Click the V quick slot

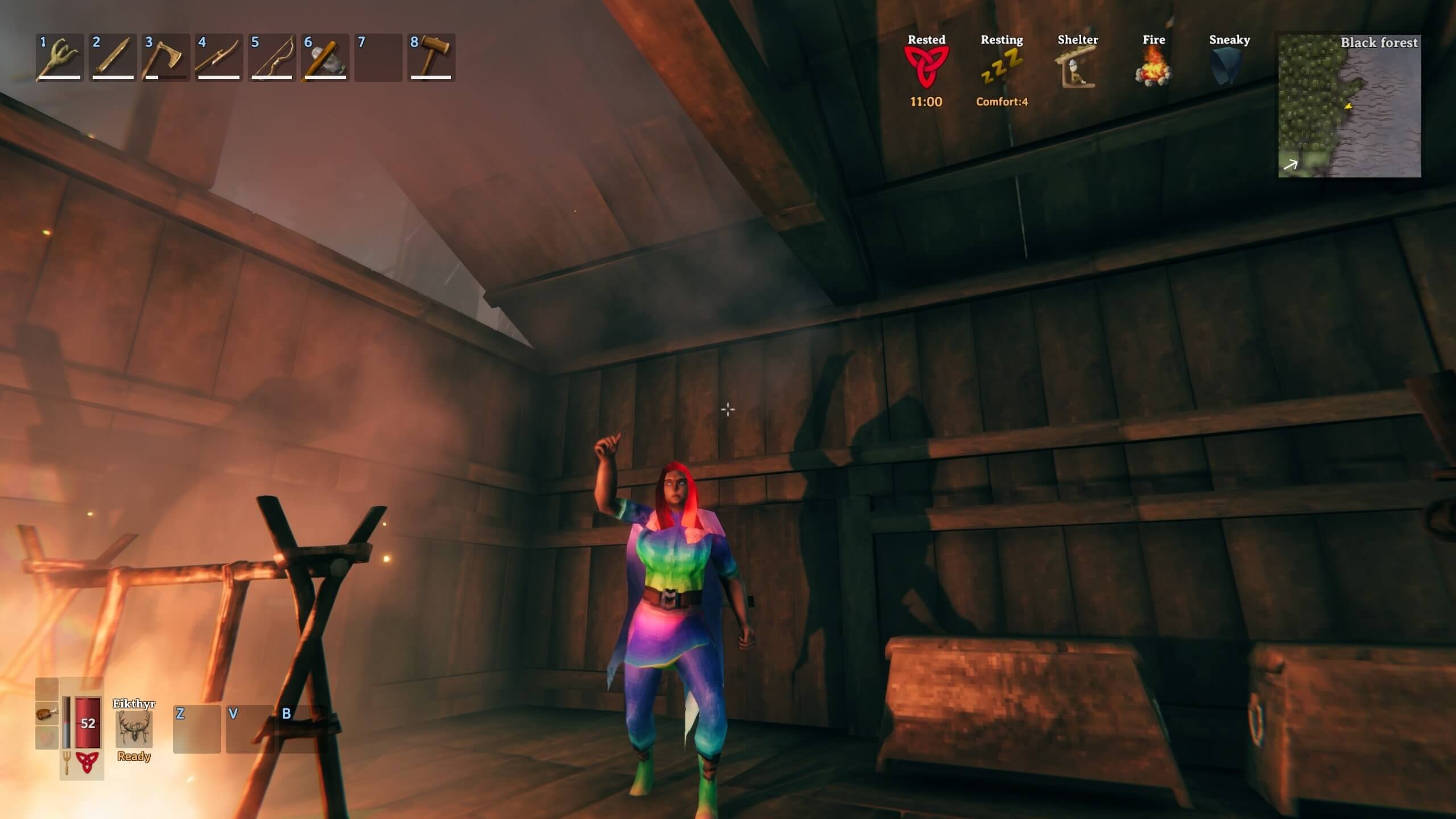coord(249,730)
